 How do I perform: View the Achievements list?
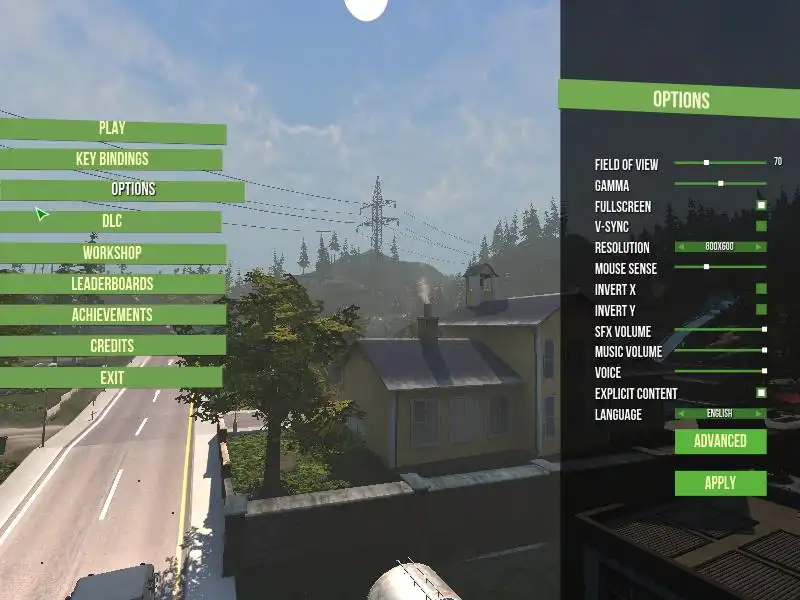(112, 315)
